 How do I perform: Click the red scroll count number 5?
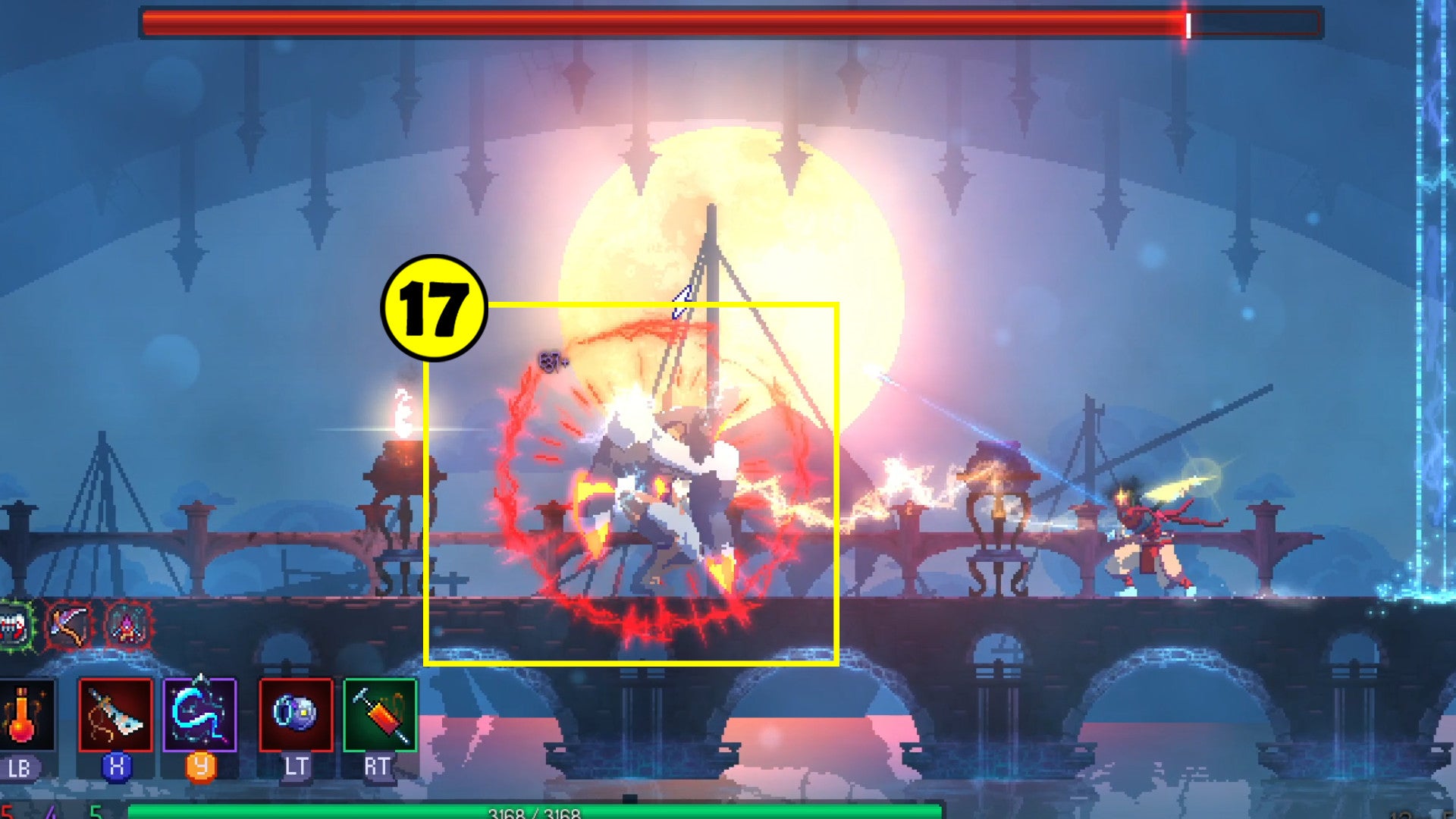pyautogui.click(x=6, y=810)
